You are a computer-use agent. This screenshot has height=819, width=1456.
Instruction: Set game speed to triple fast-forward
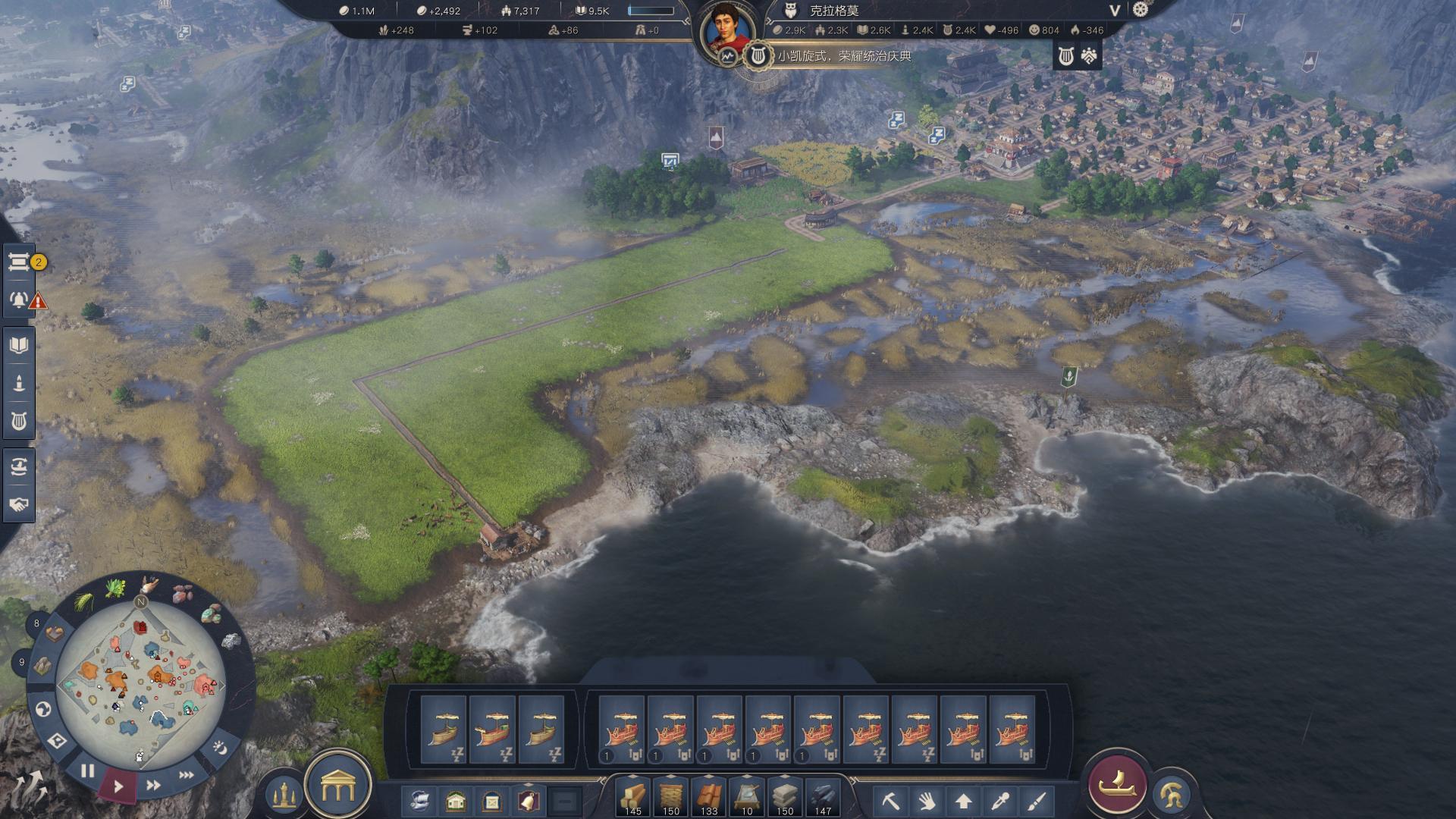click(186, 775)
